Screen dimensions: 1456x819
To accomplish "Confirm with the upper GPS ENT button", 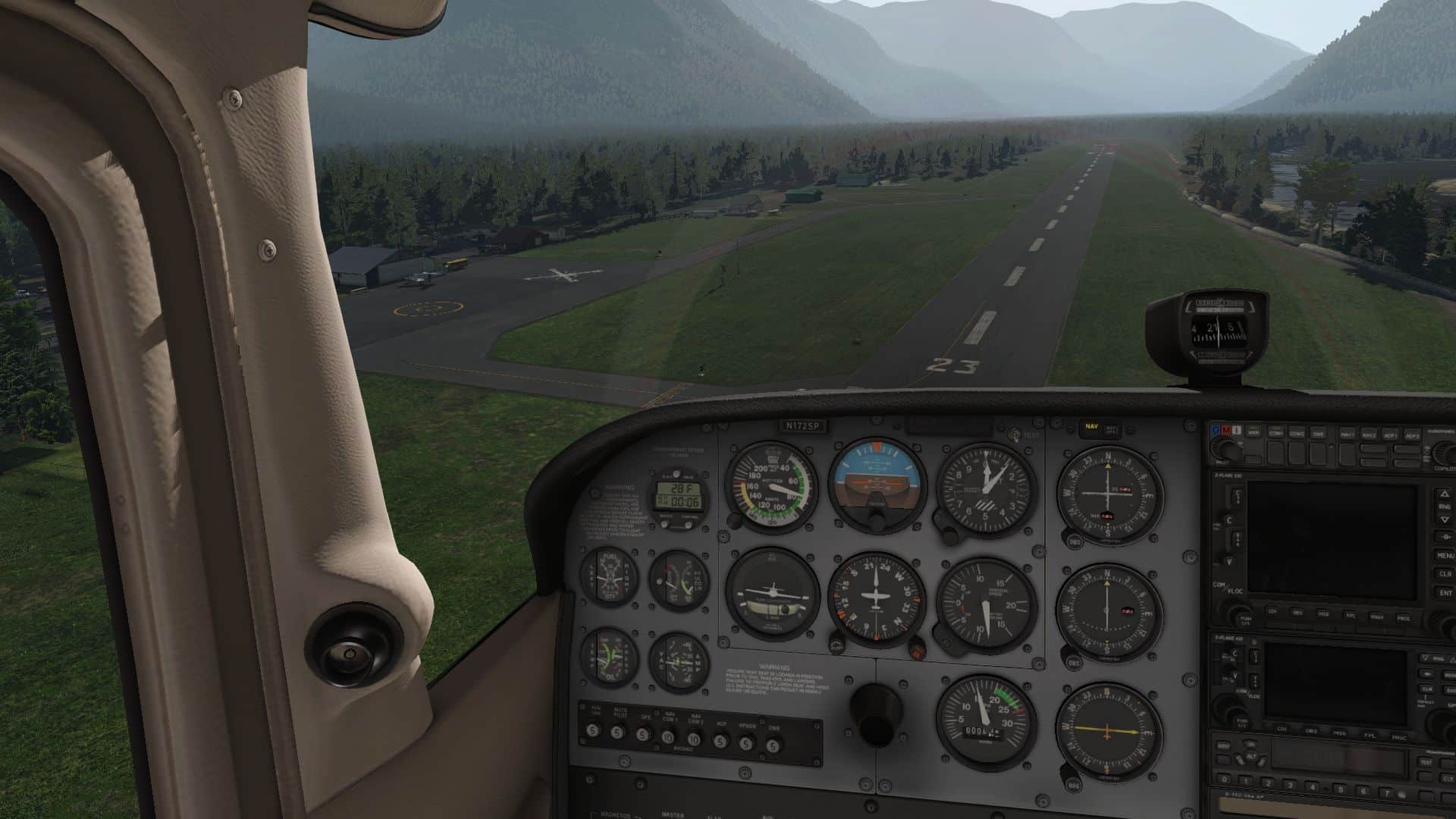I will (1445, 593).
